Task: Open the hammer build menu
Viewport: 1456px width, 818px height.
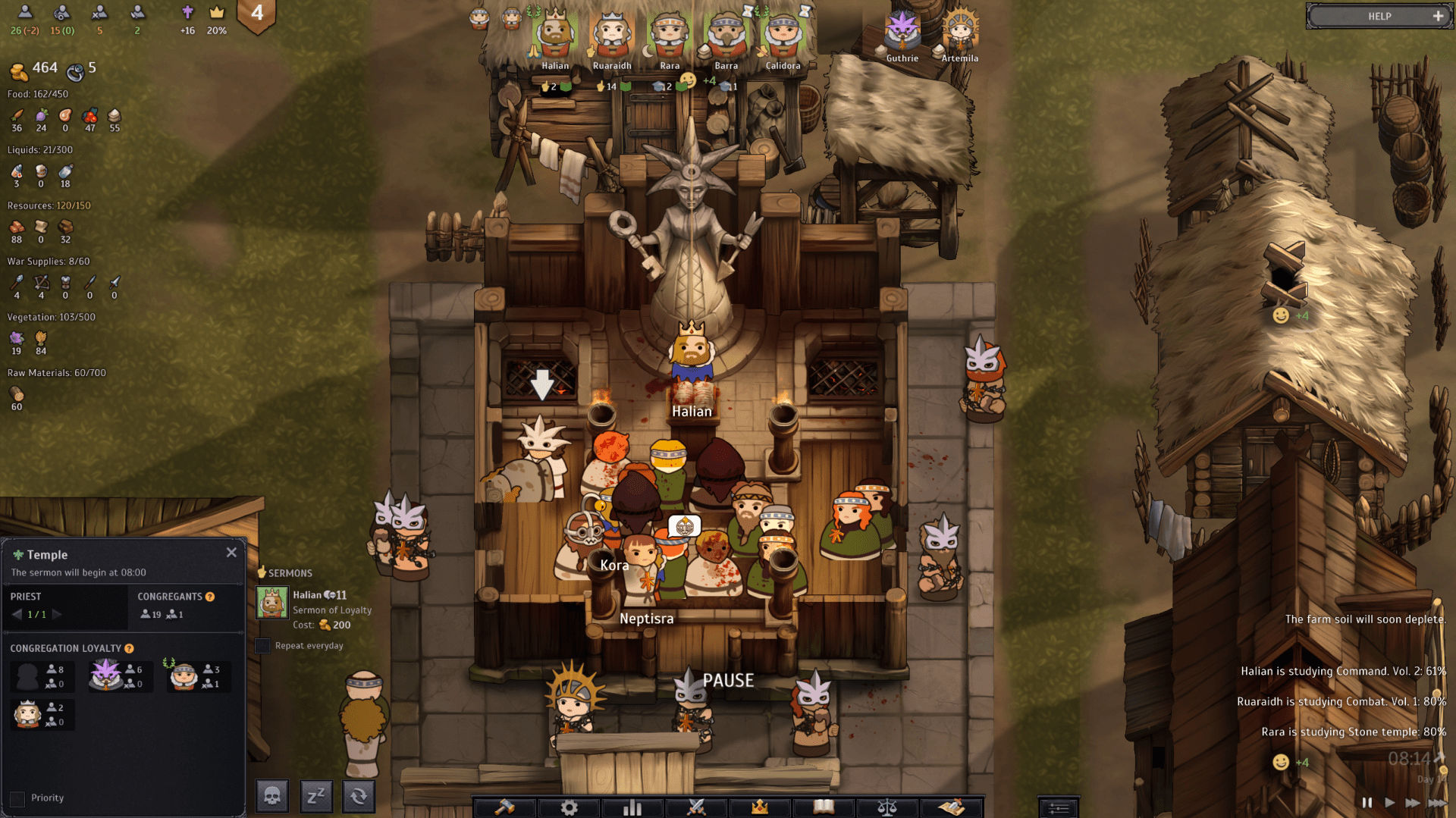Action: (x=504, y=807)
